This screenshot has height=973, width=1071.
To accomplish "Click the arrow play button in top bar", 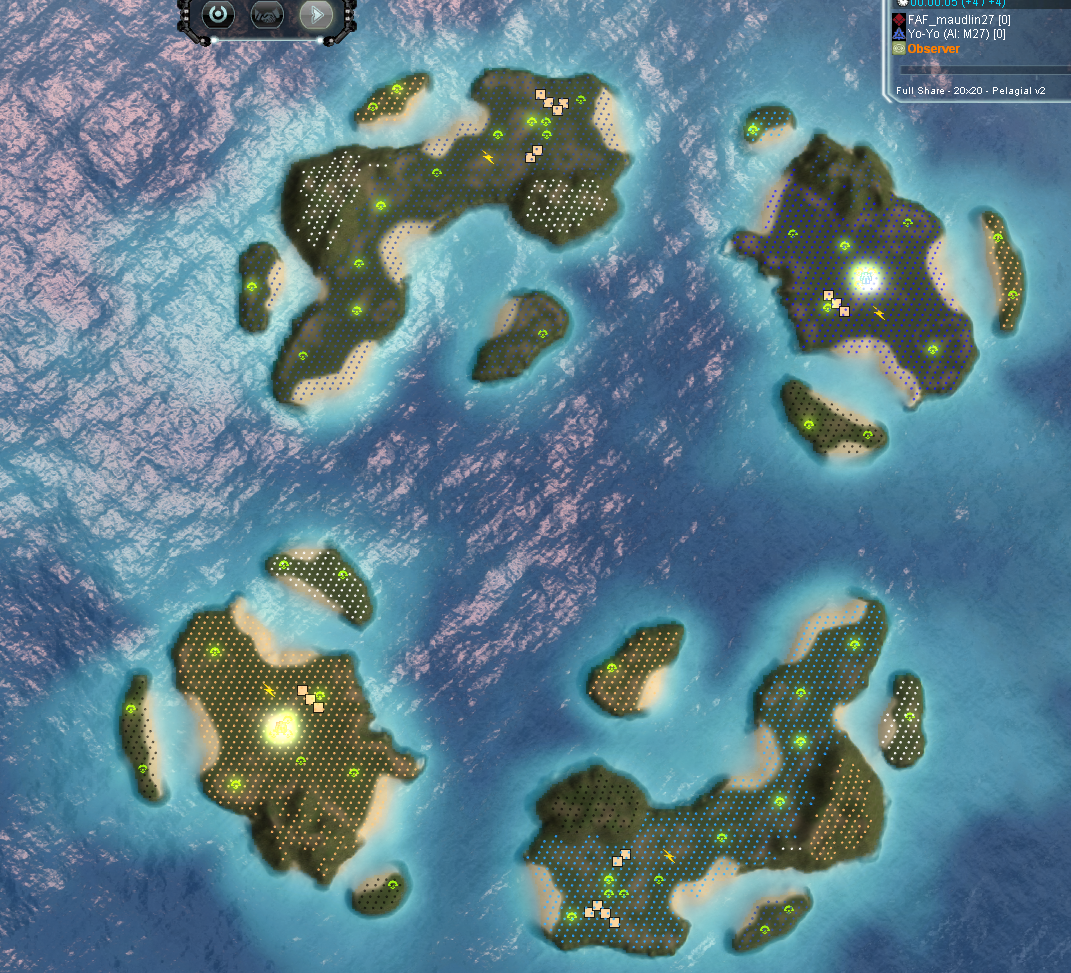I will tap(316, 15).
